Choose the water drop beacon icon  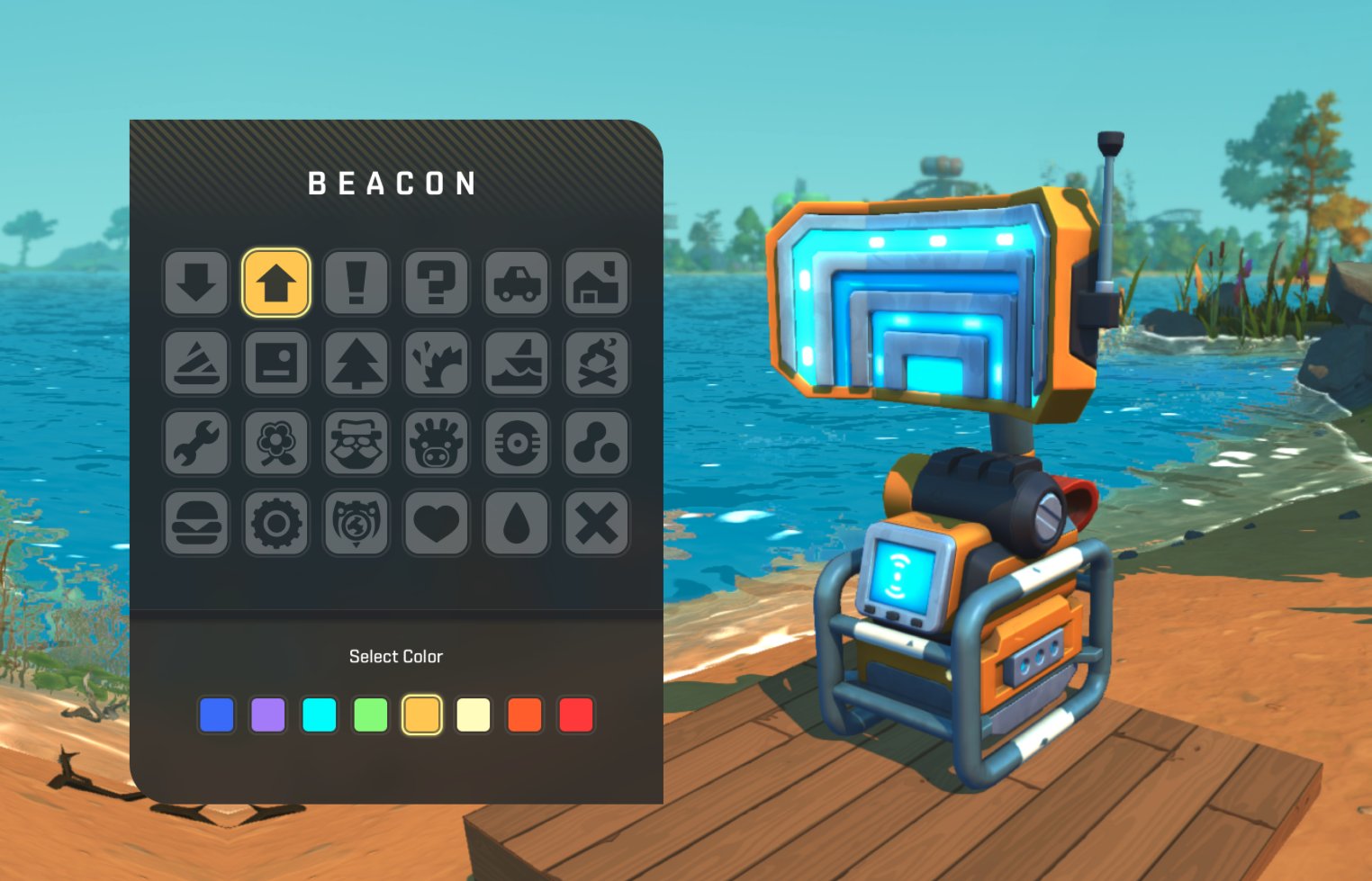tap(516, 523)
